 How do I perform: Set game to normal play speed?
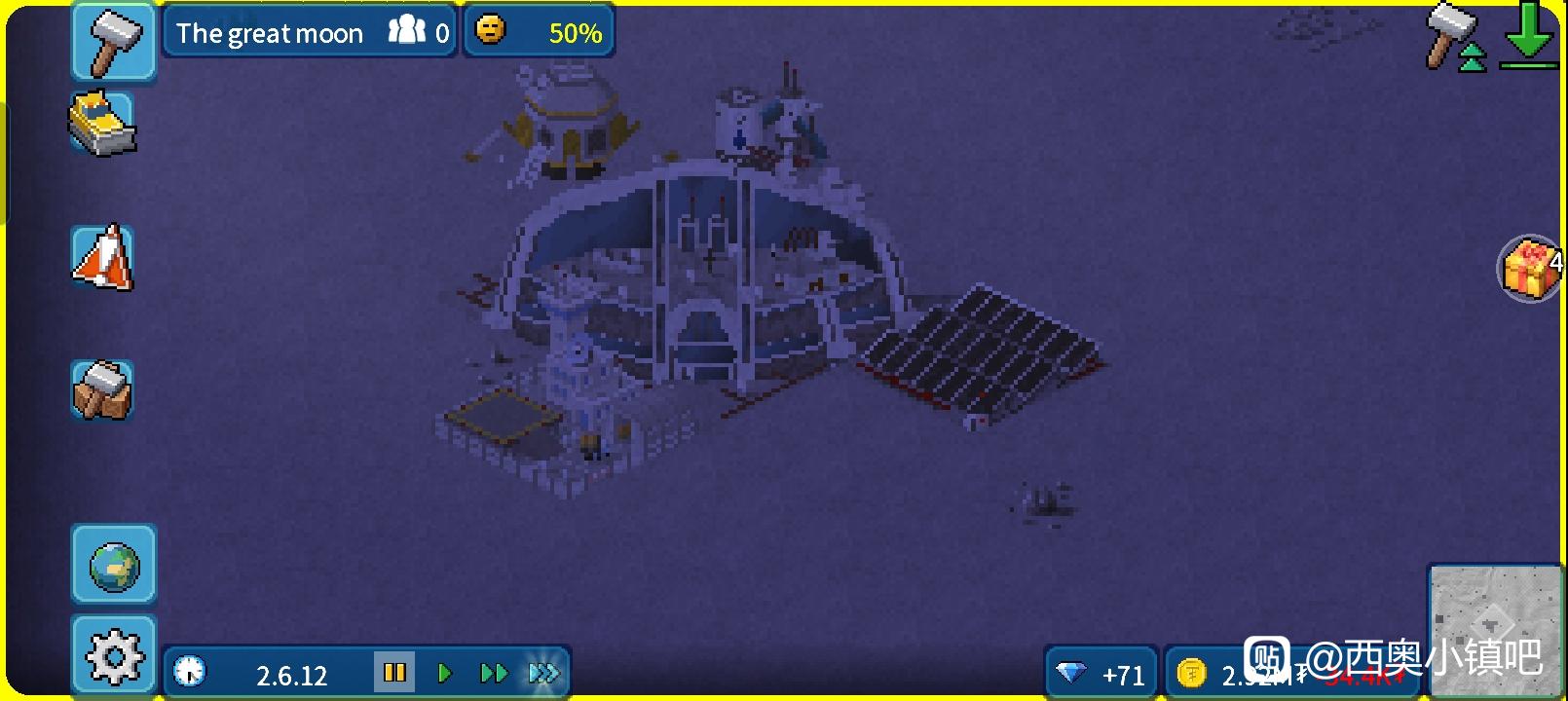point(445,672)
